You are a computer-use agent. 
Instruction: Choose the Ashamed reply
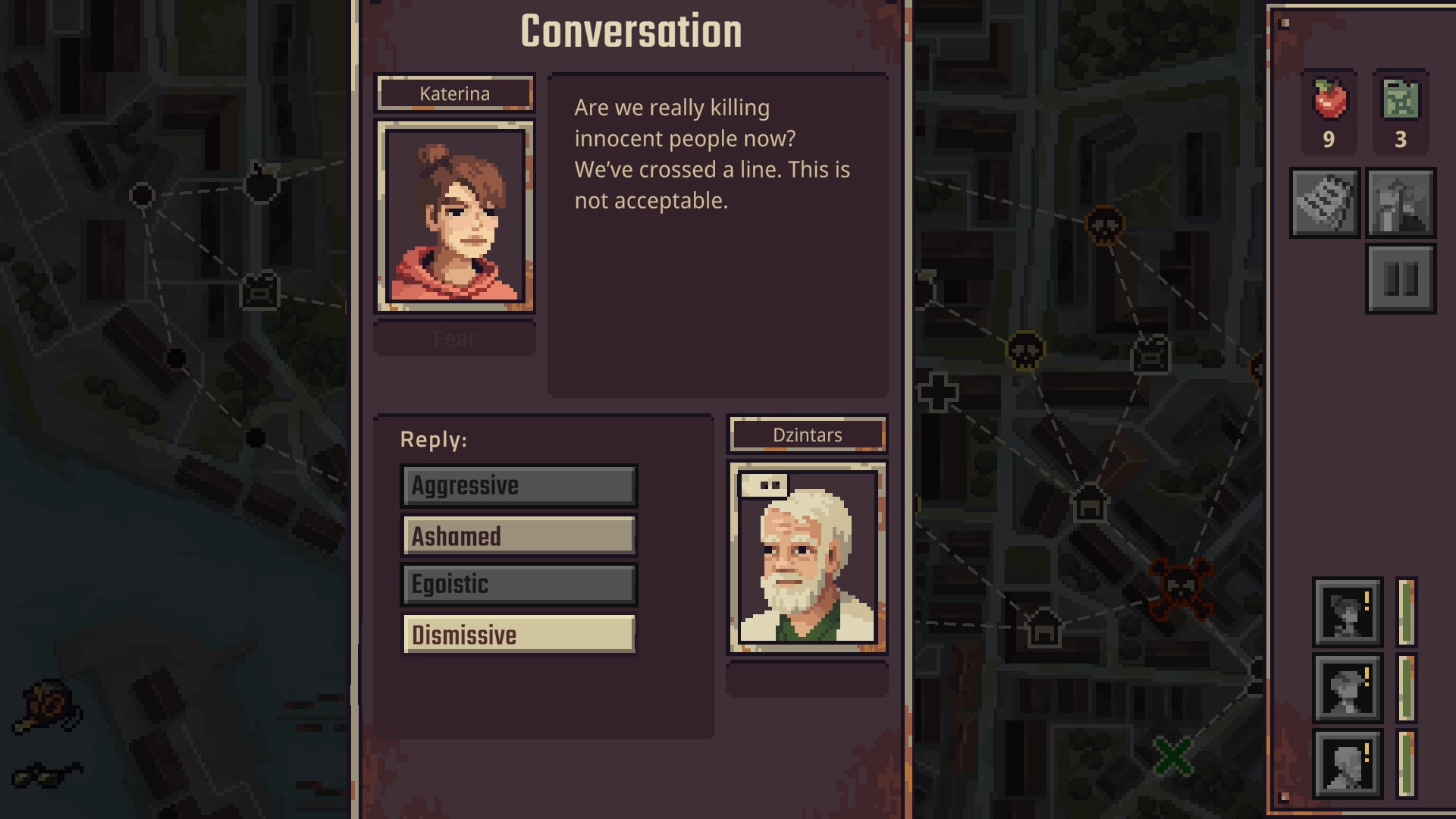point(518,535)
